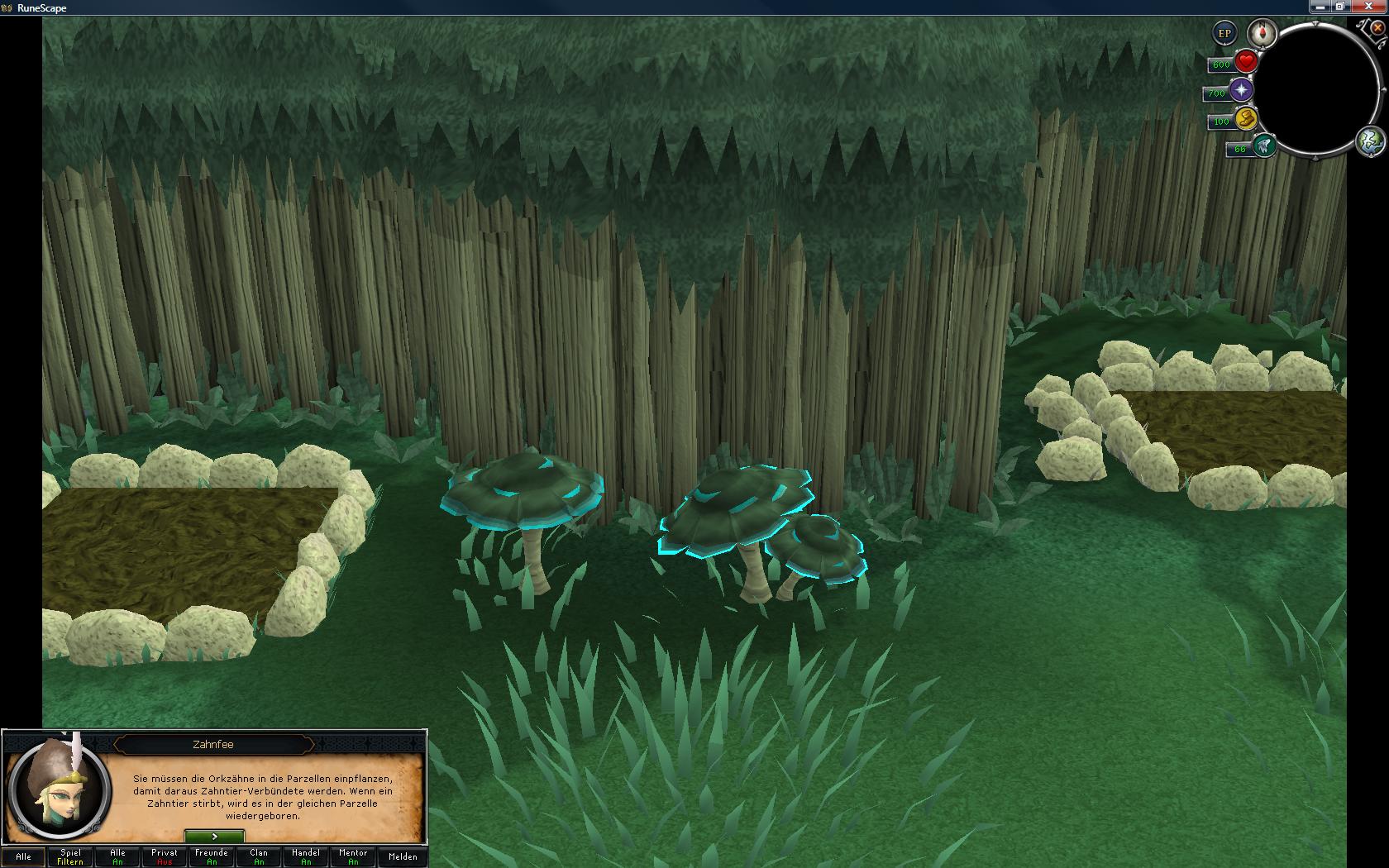This screenshot has width=1389, height=868.
Task: Open the Spiel Filtern chat filter
Action: (x=70, y=856)
